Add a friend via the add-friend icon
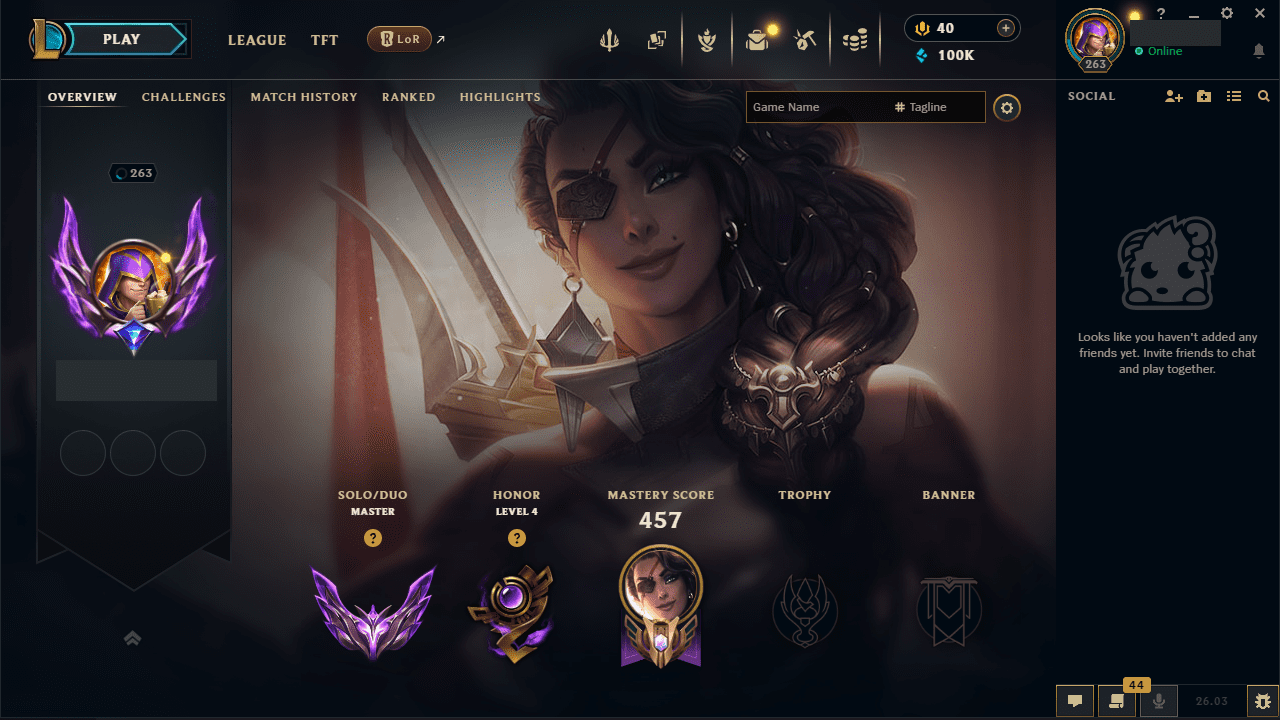 click(x=1173, y=96)
